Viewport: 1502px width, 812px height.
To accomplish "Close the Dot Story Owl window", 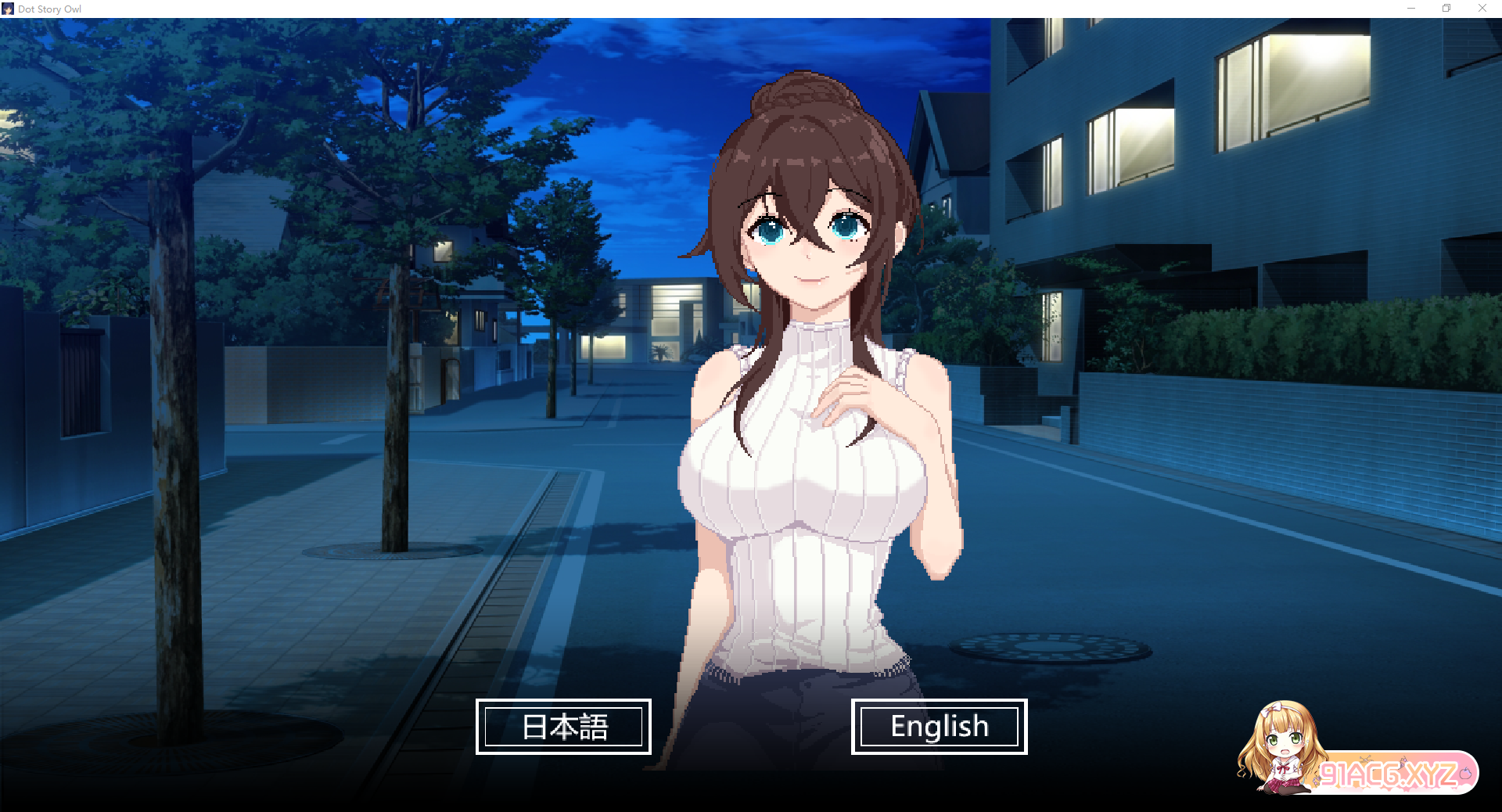I will 1482,9.
